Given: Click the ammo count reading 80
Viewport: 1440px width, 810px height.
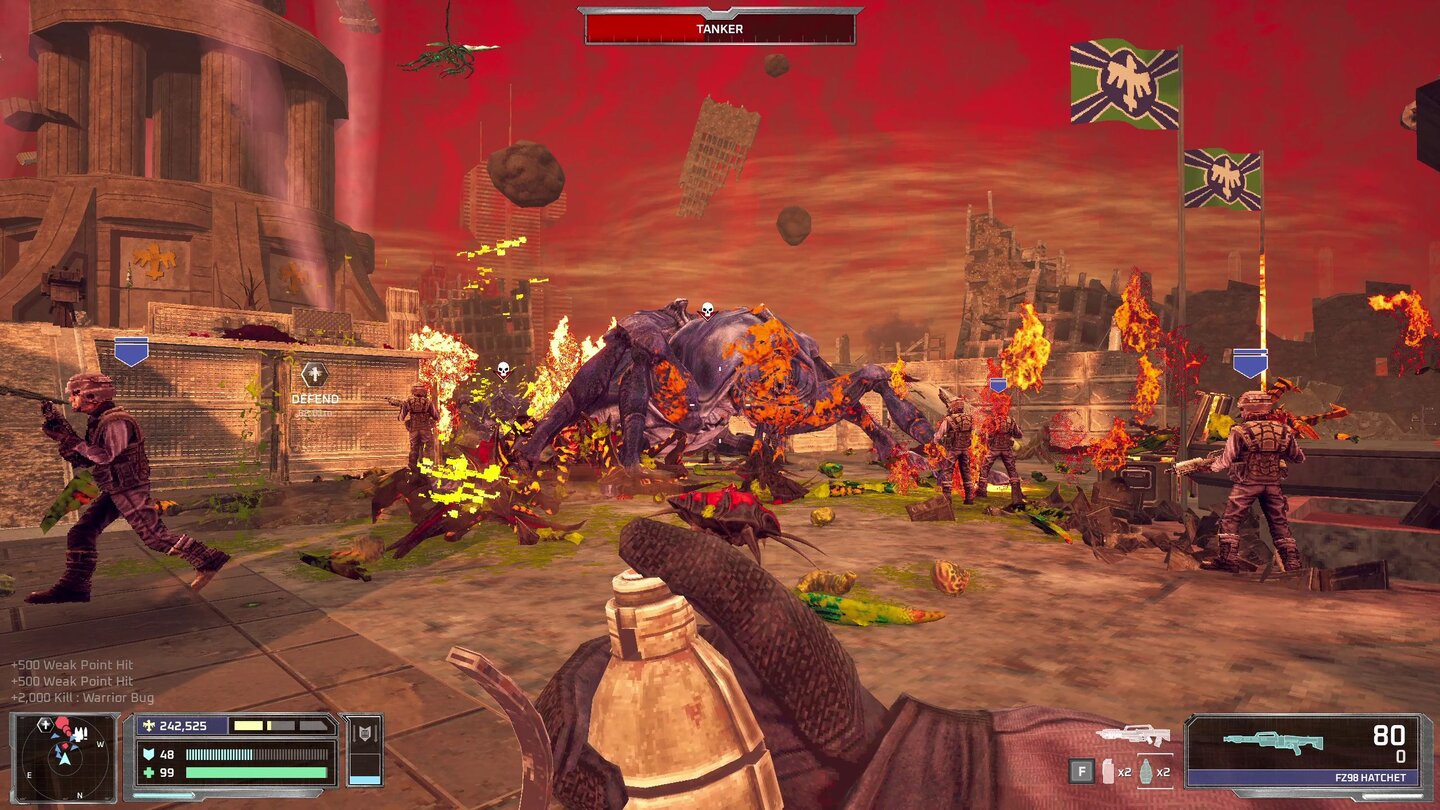Looking at the screenshot, I should (1388, 736).
